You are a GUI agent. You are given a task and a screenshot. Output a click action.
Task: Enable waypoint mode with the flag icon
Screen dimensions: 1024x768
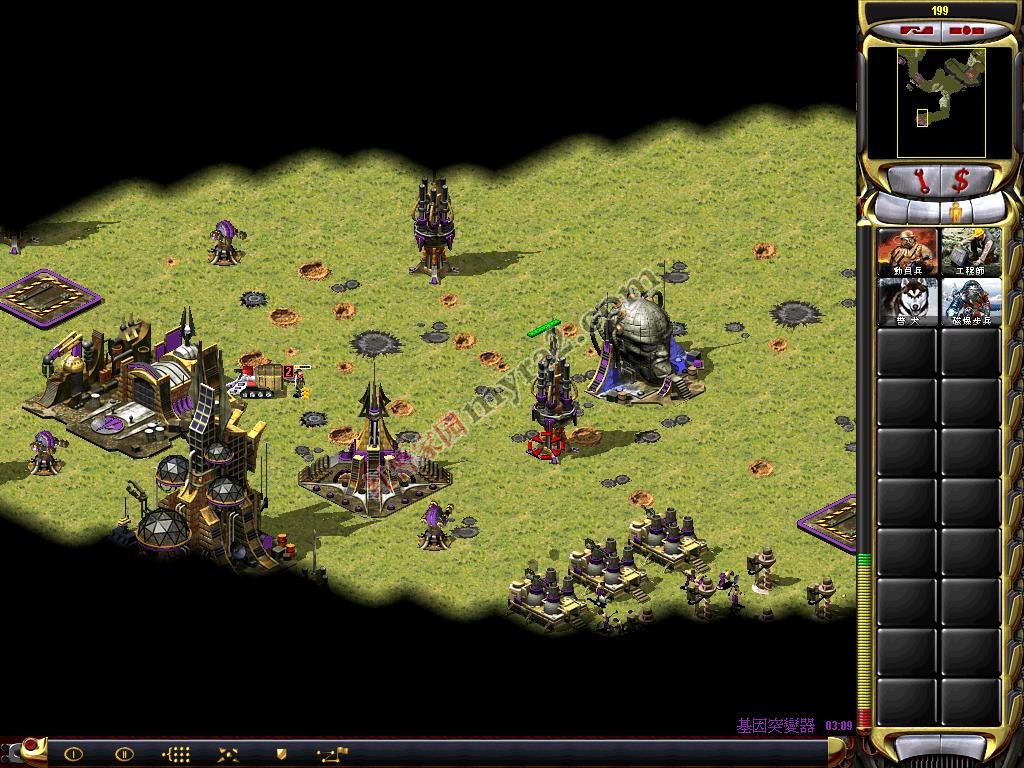(332, 754)
